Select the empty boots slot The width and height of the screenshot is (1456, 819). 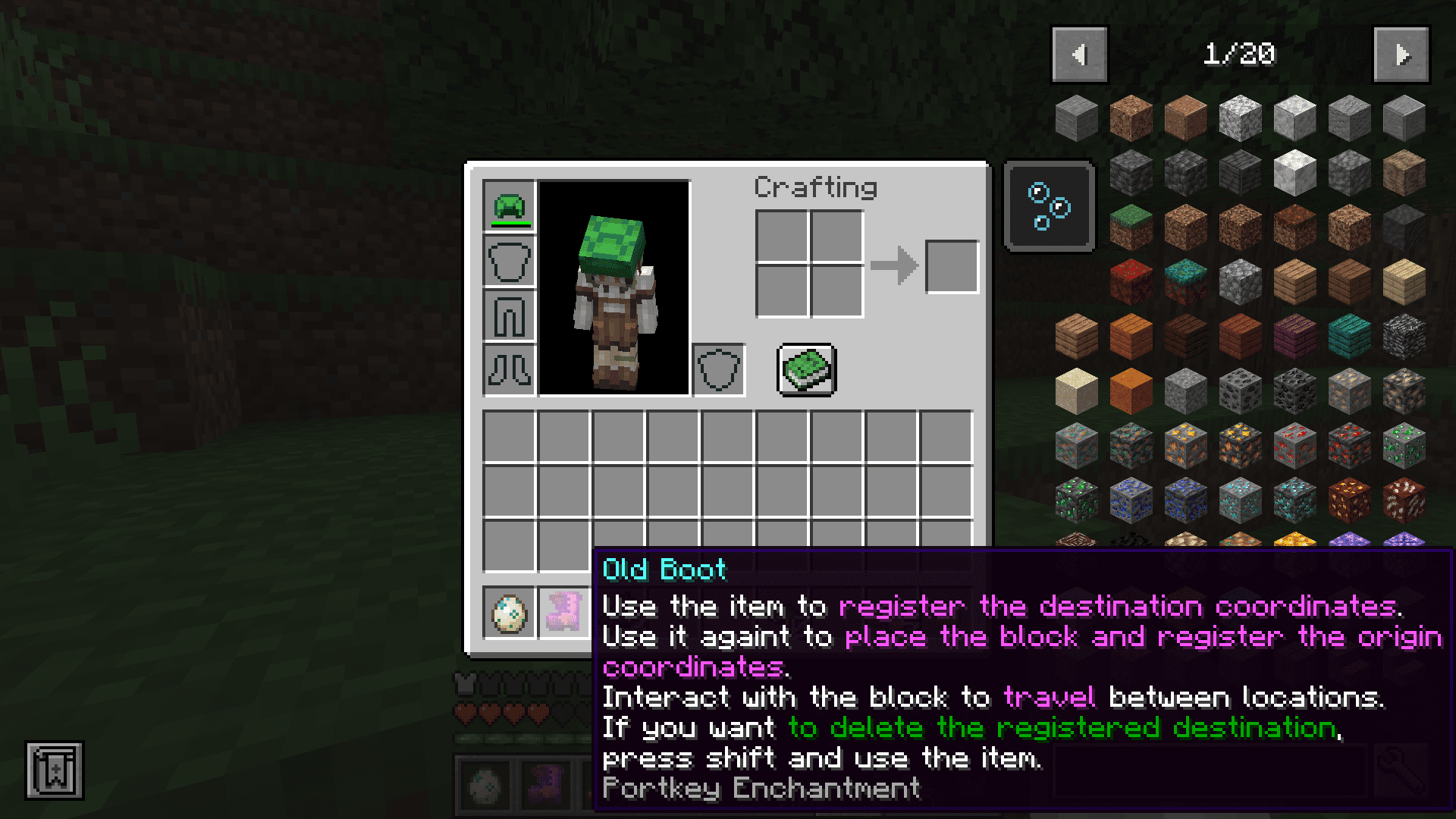pos(509,370)
